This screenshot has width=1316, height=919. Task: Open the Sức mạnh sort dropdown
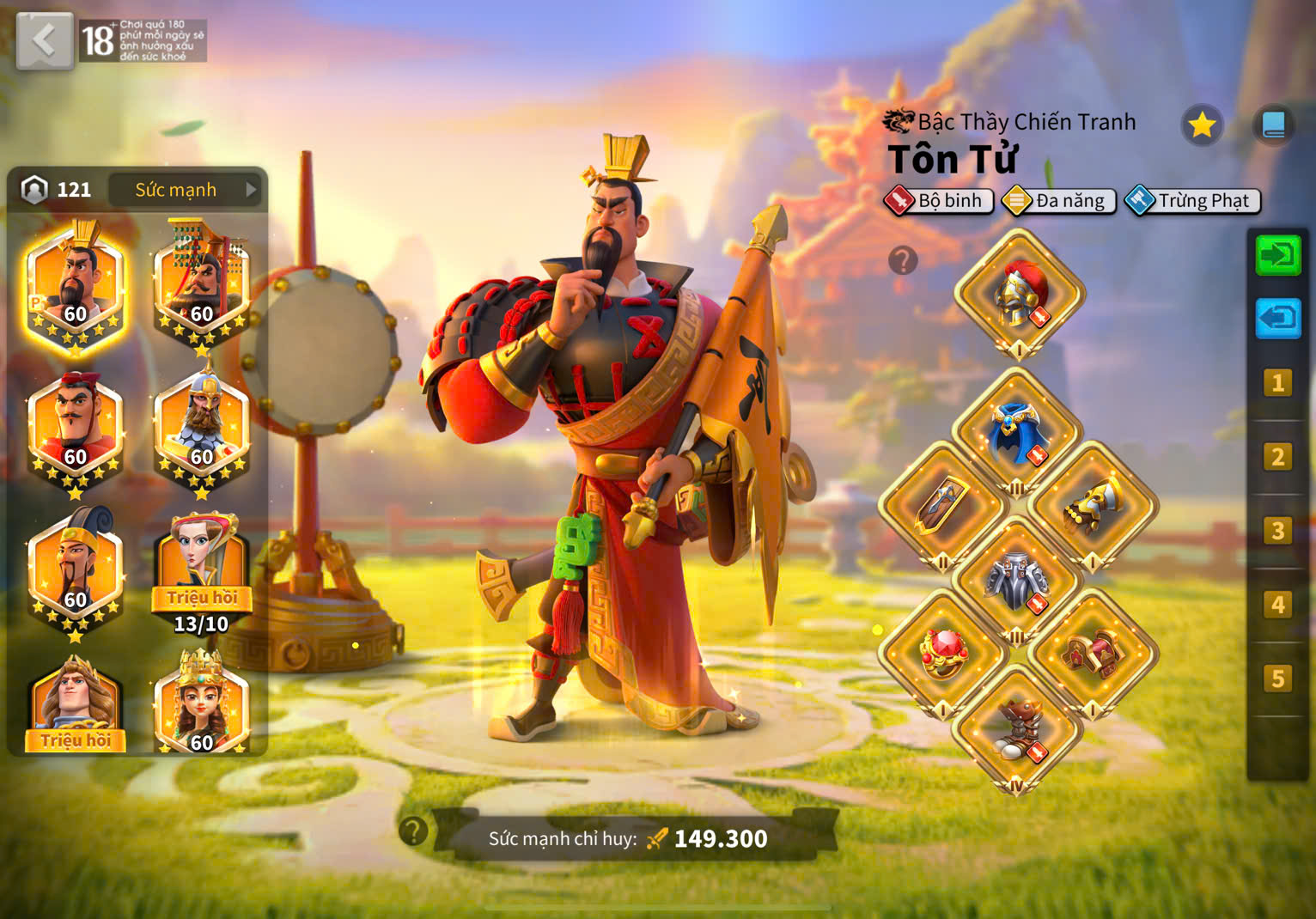coord(187,190)
